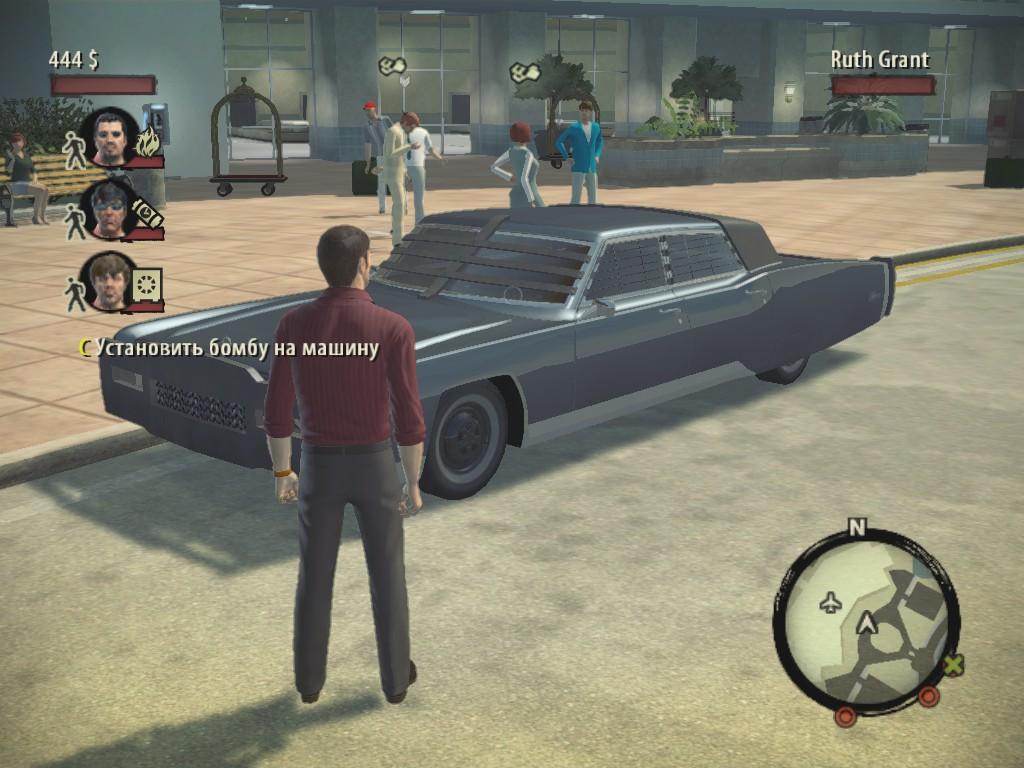
Task: Click the green X marker on minimap edge
Action: click(954, 664)
